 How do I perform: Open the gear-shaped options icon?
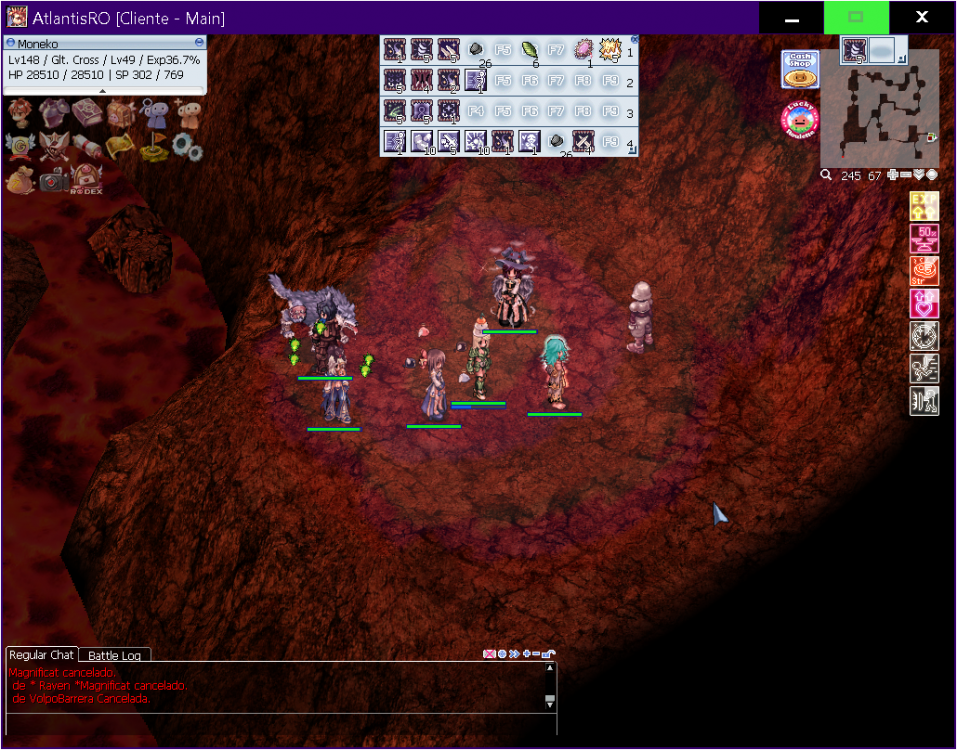pos(187,147)
